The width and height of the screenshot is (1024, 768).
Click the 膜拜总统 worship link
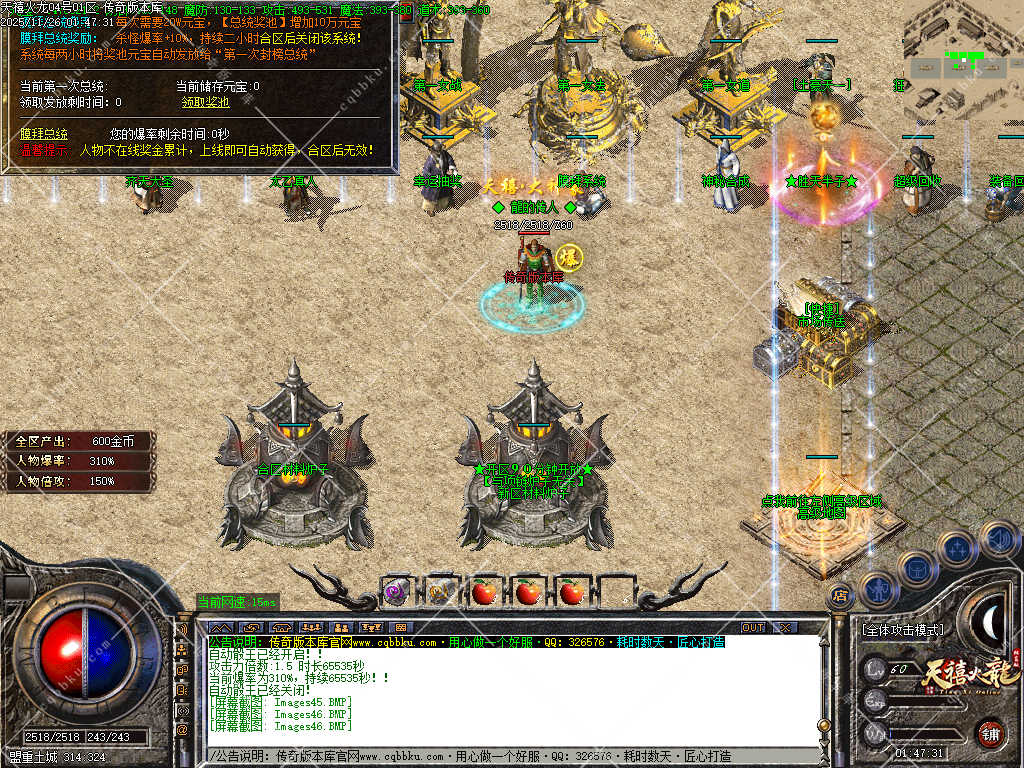[x=44, y=133]
